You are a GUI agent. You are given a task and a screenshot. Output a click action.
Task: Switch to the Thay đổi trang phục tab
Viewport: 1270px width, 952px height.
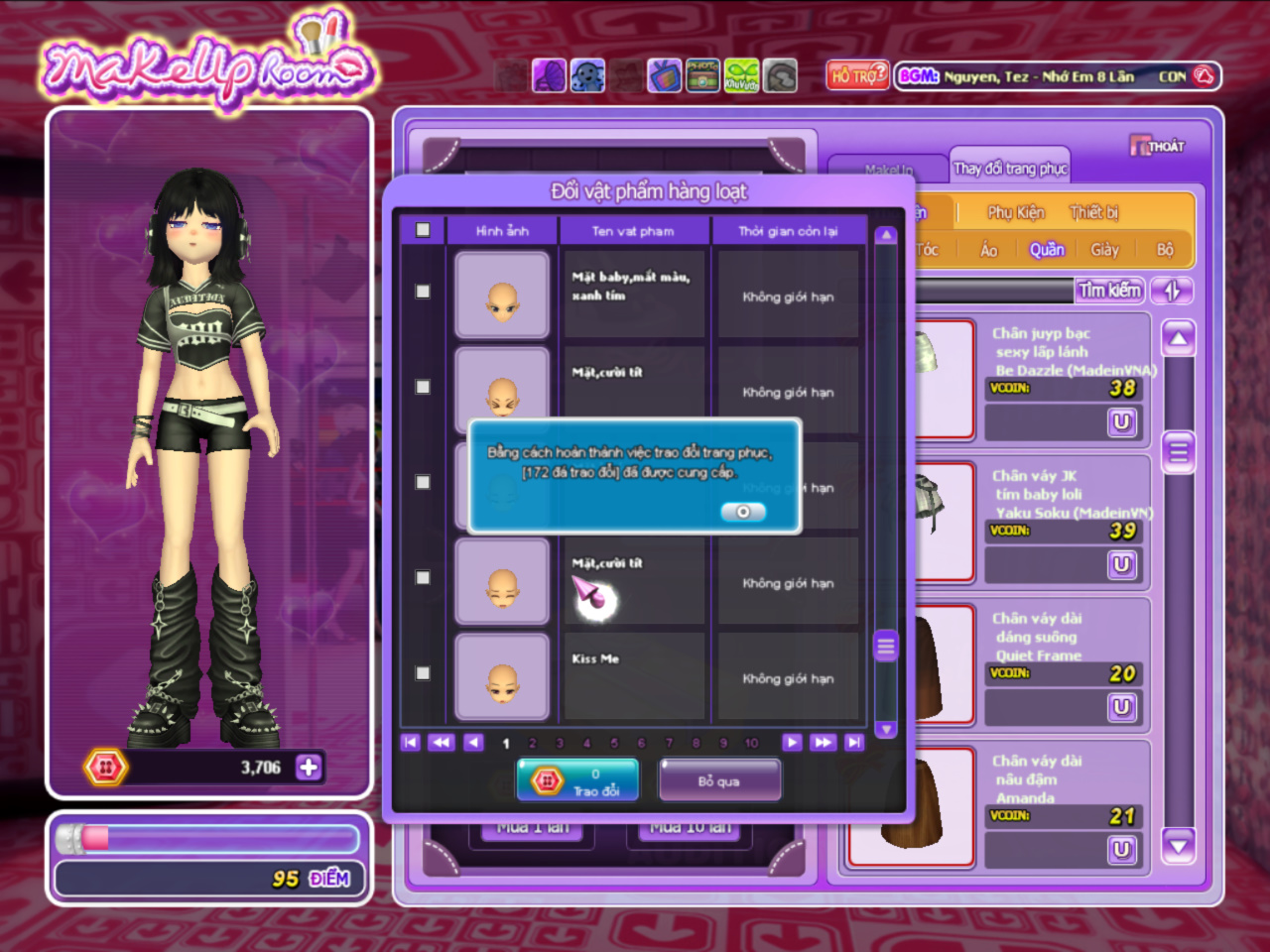pos(1010,169)
